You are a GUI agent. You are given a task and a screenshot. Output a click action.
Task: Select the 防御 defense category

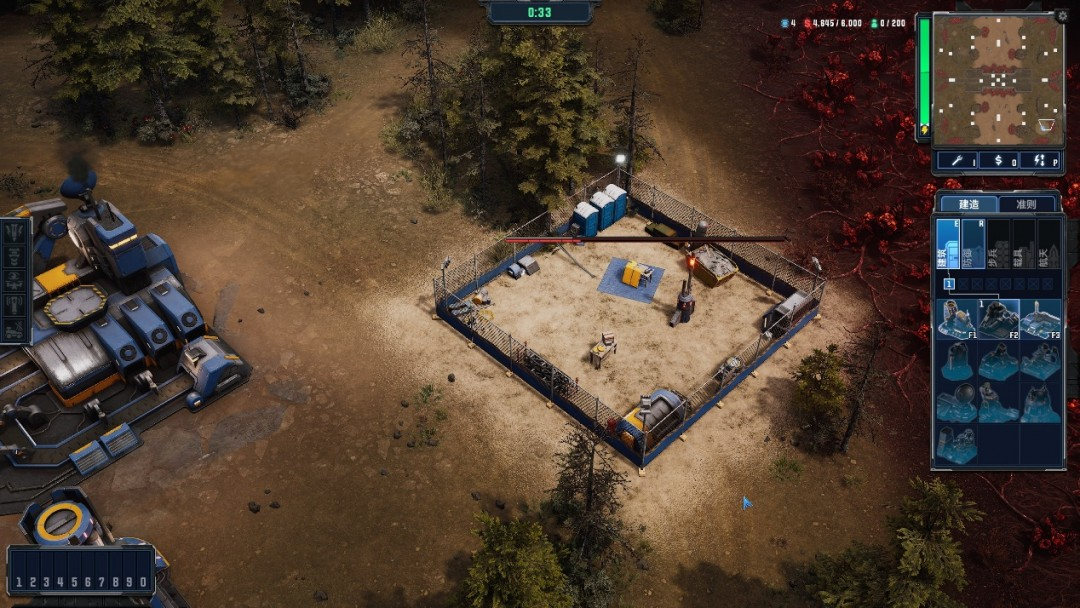973,244
